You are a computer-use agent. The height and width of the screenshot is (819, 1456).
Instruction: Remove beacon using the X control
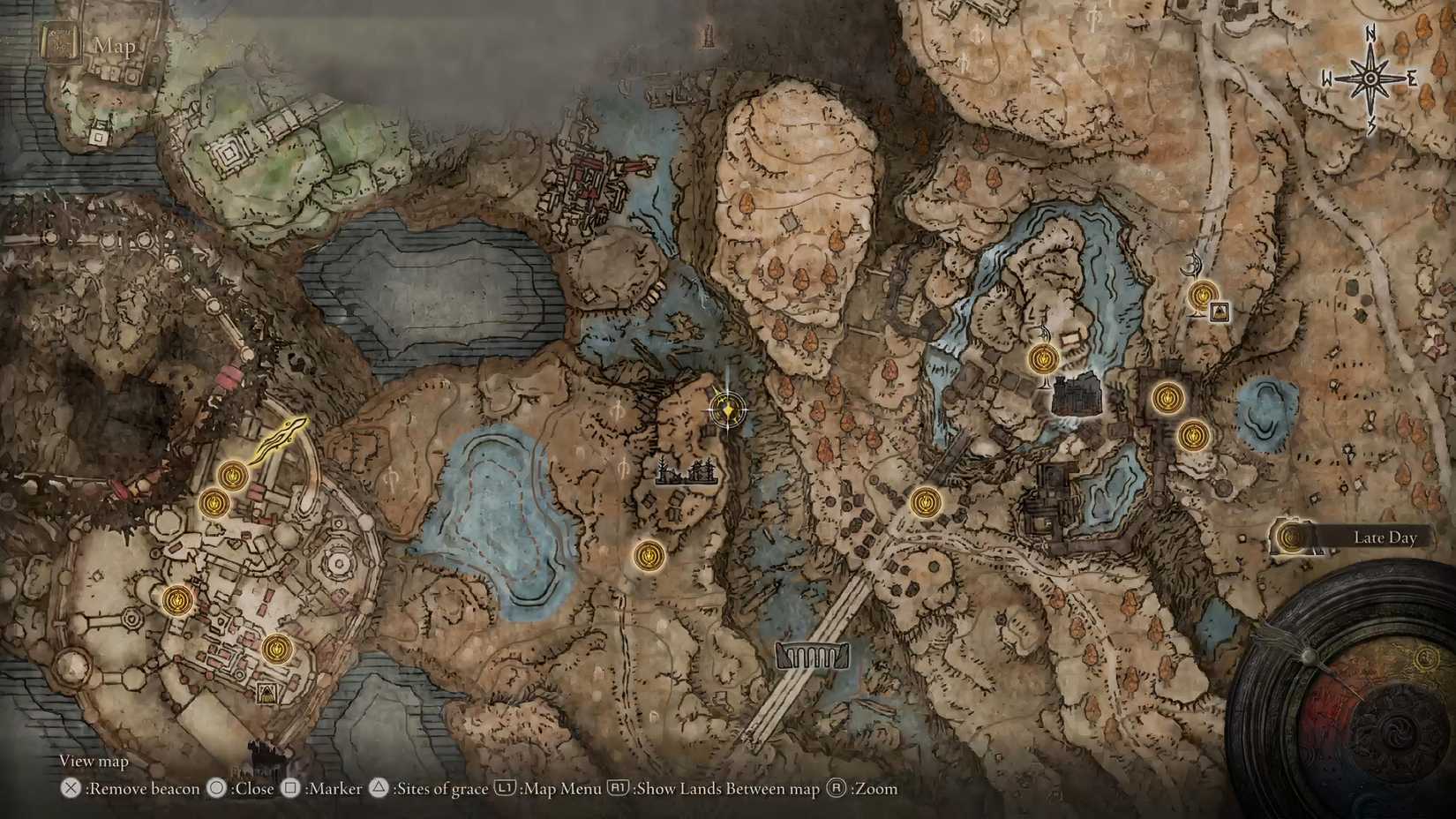69,789
